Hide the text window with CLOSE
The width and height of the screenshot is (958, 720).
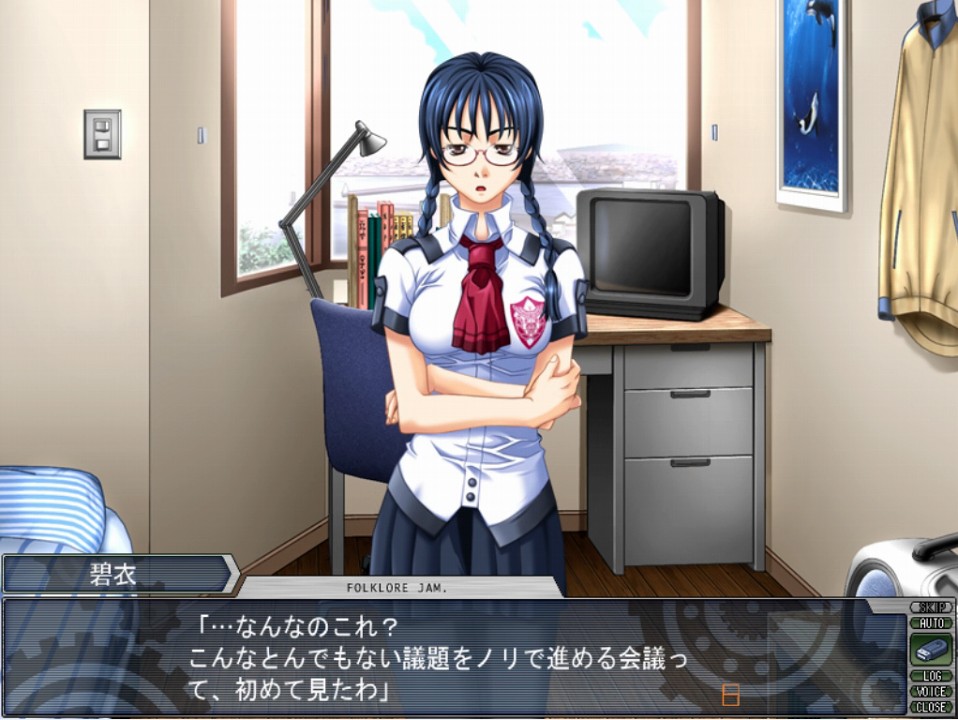(930, 706)
